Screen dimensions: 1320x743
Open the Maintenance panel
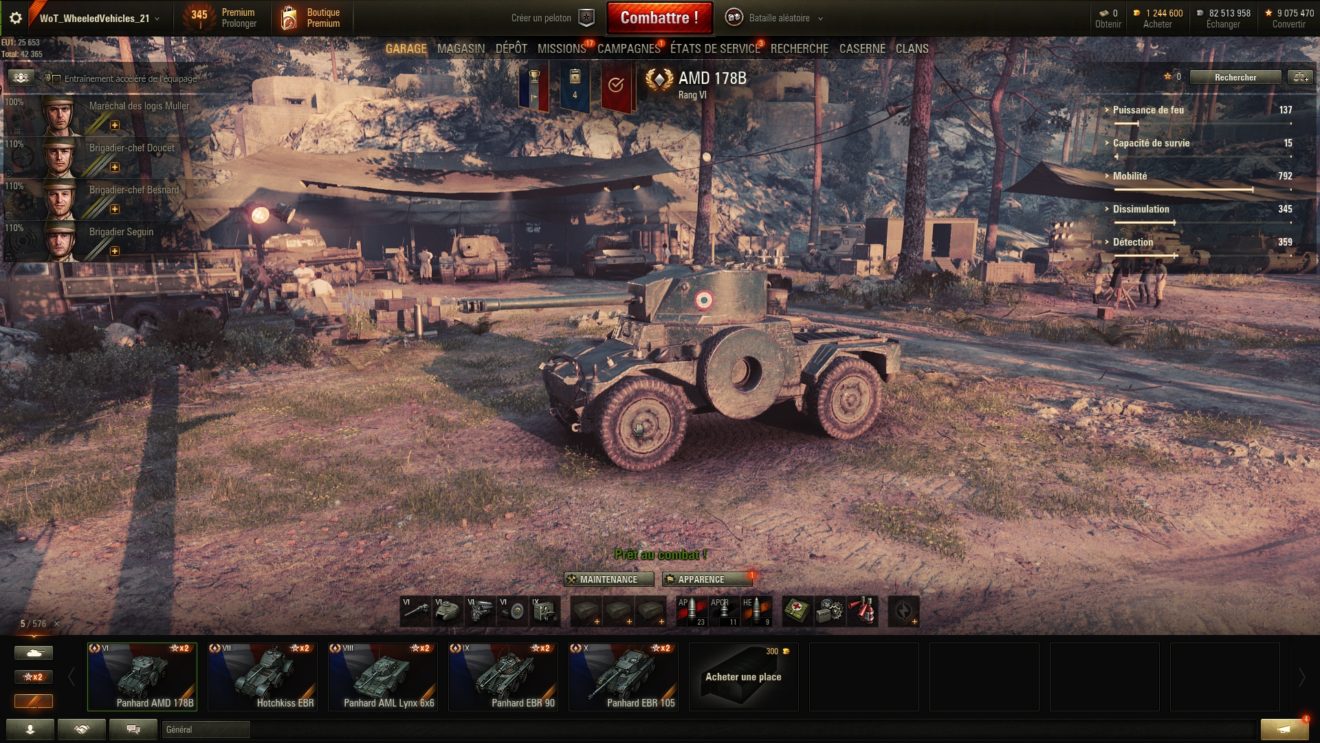pyautogui.click(x=608, y=579)
